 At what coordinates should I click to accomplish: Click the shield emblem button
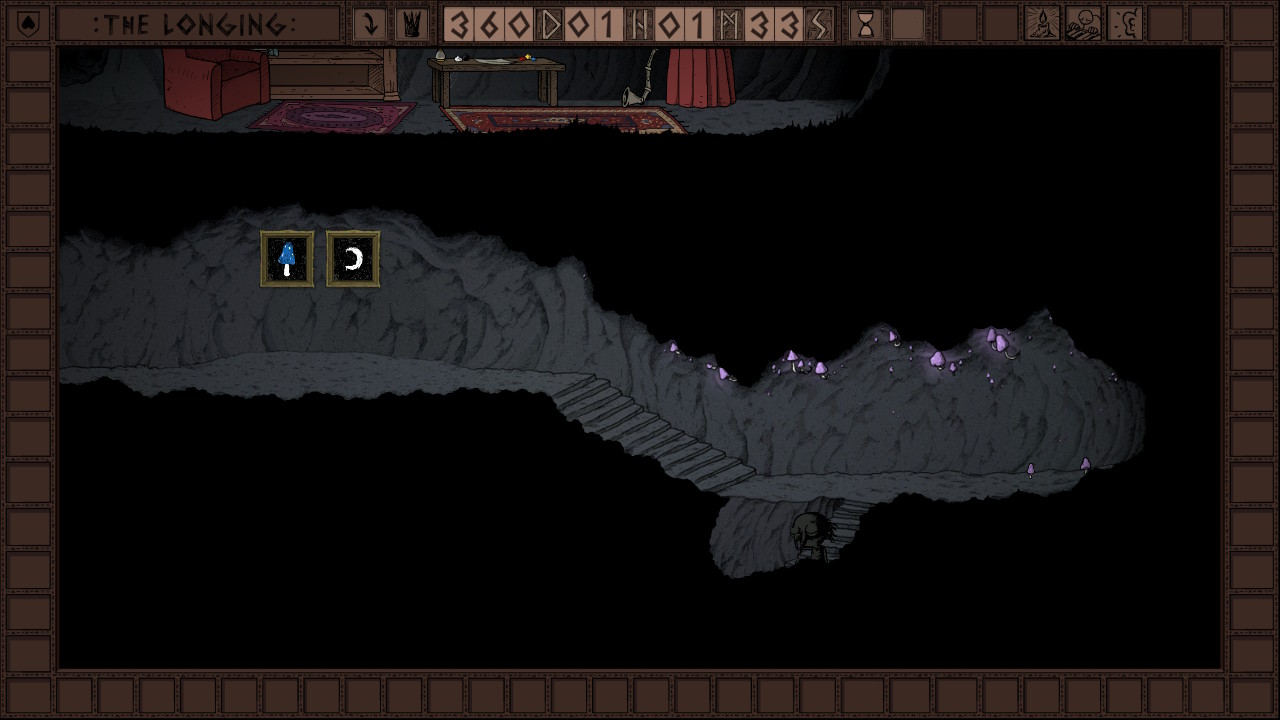point(28,23)
